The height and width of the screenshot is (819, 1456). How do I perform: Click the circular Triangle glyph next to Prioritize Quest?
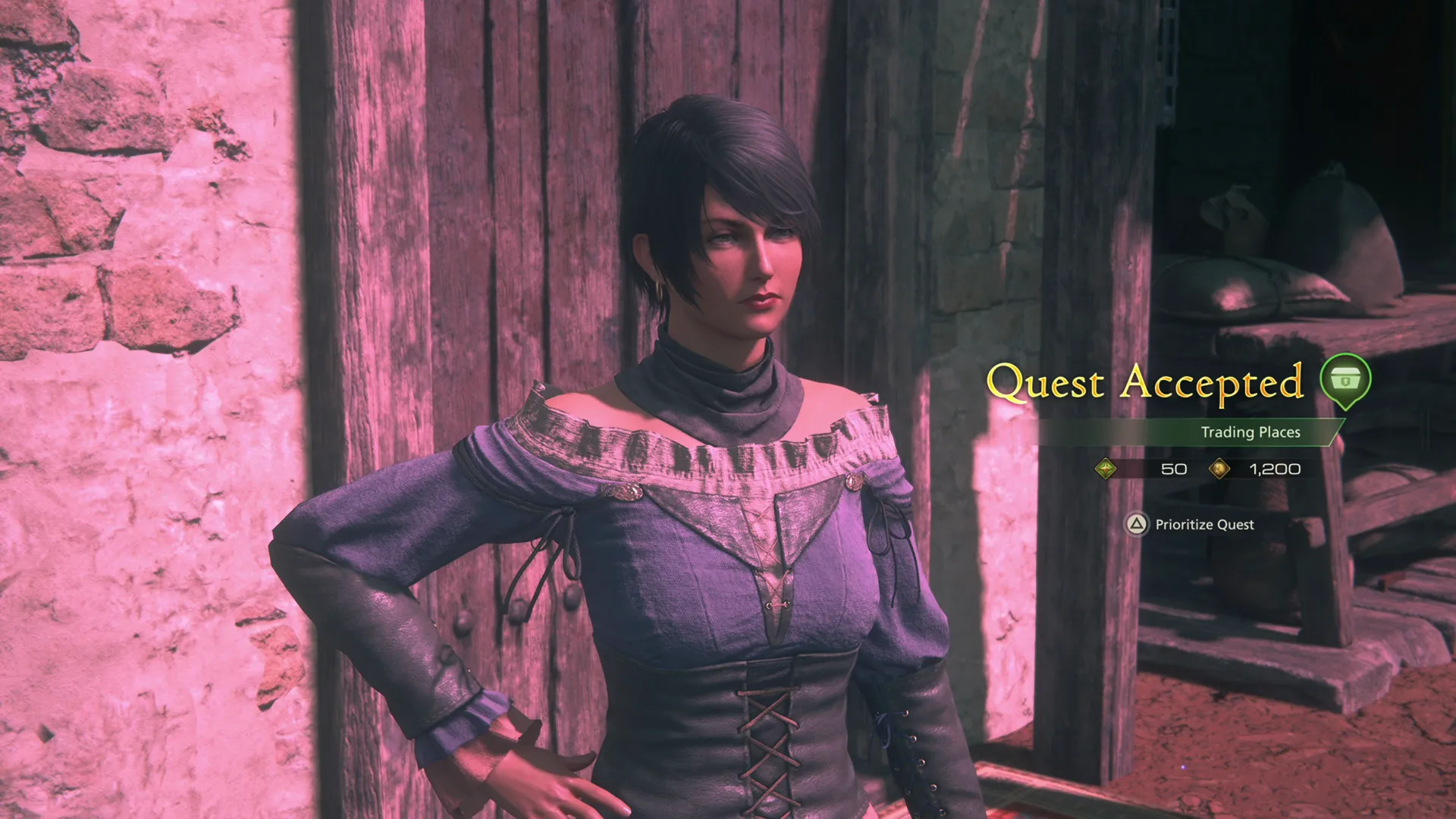pyautogui.click(x=1136, y=525)
